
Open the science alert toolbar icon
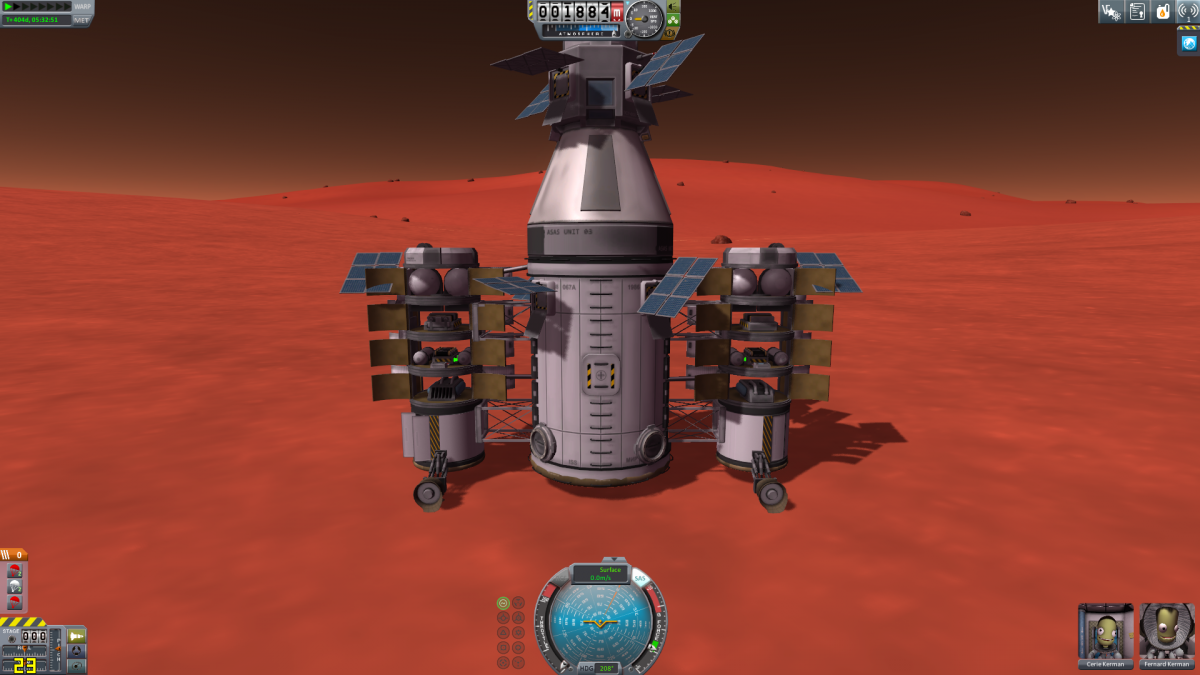[x=1110, y=11]
